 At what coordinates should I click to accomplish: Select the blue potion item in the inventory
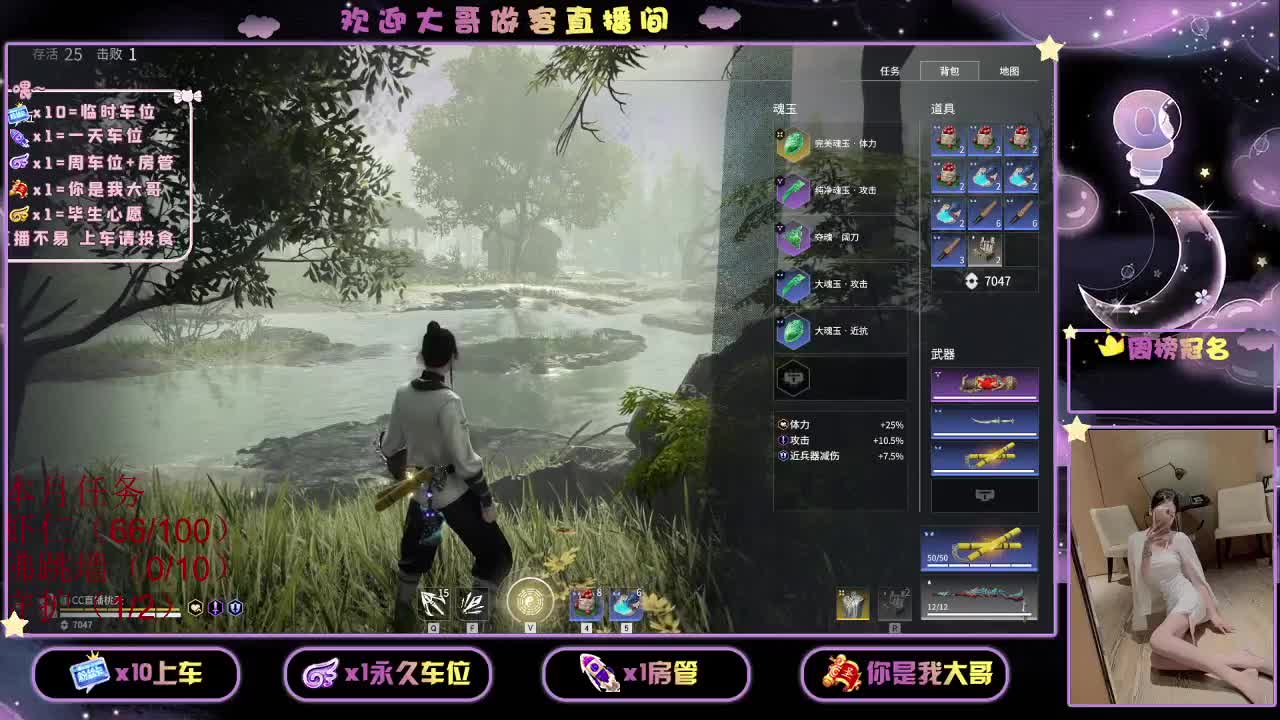coord(985,176)
